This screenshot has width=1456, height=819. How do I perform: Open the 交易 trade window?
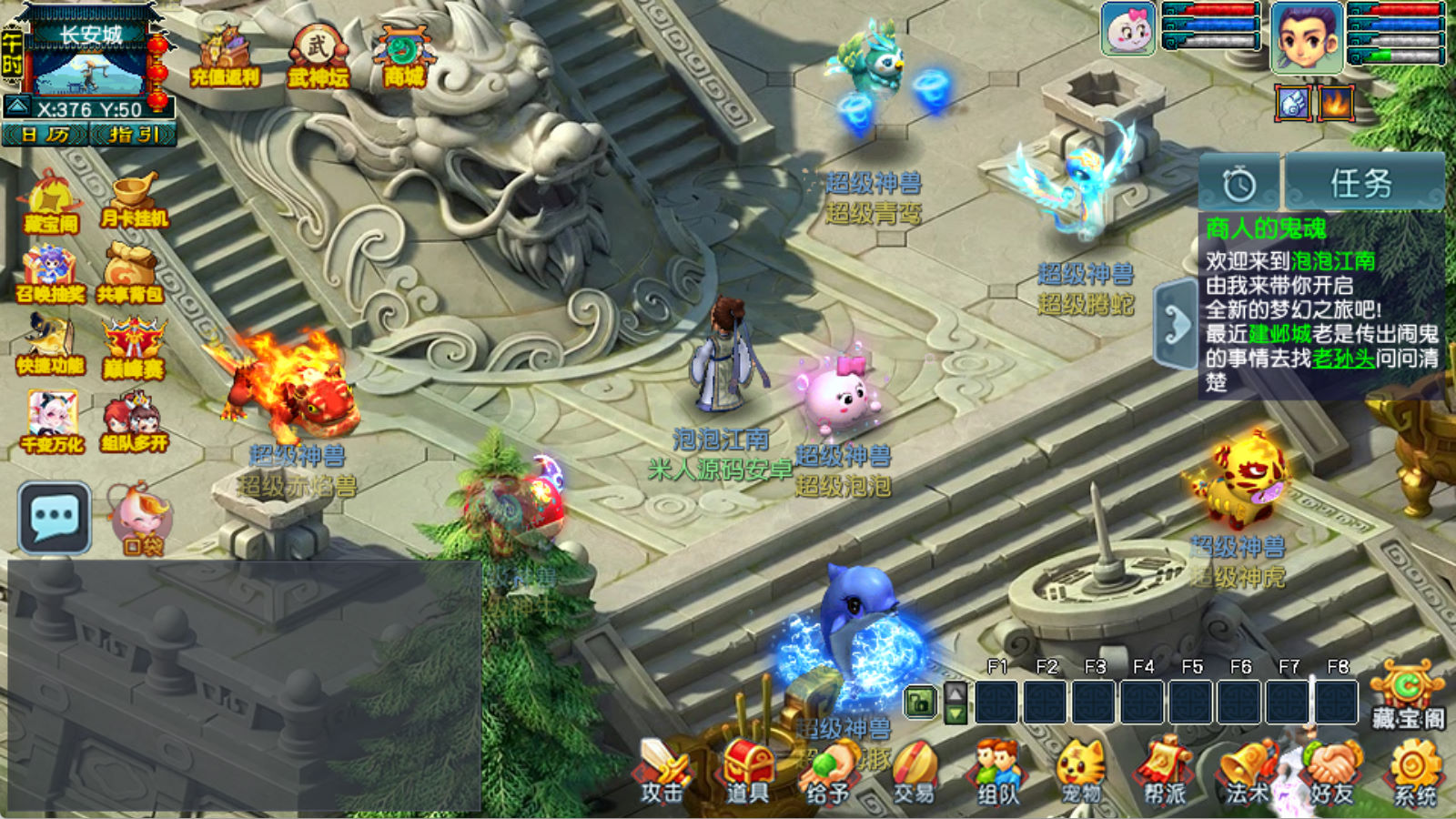(x=914, y=772)
